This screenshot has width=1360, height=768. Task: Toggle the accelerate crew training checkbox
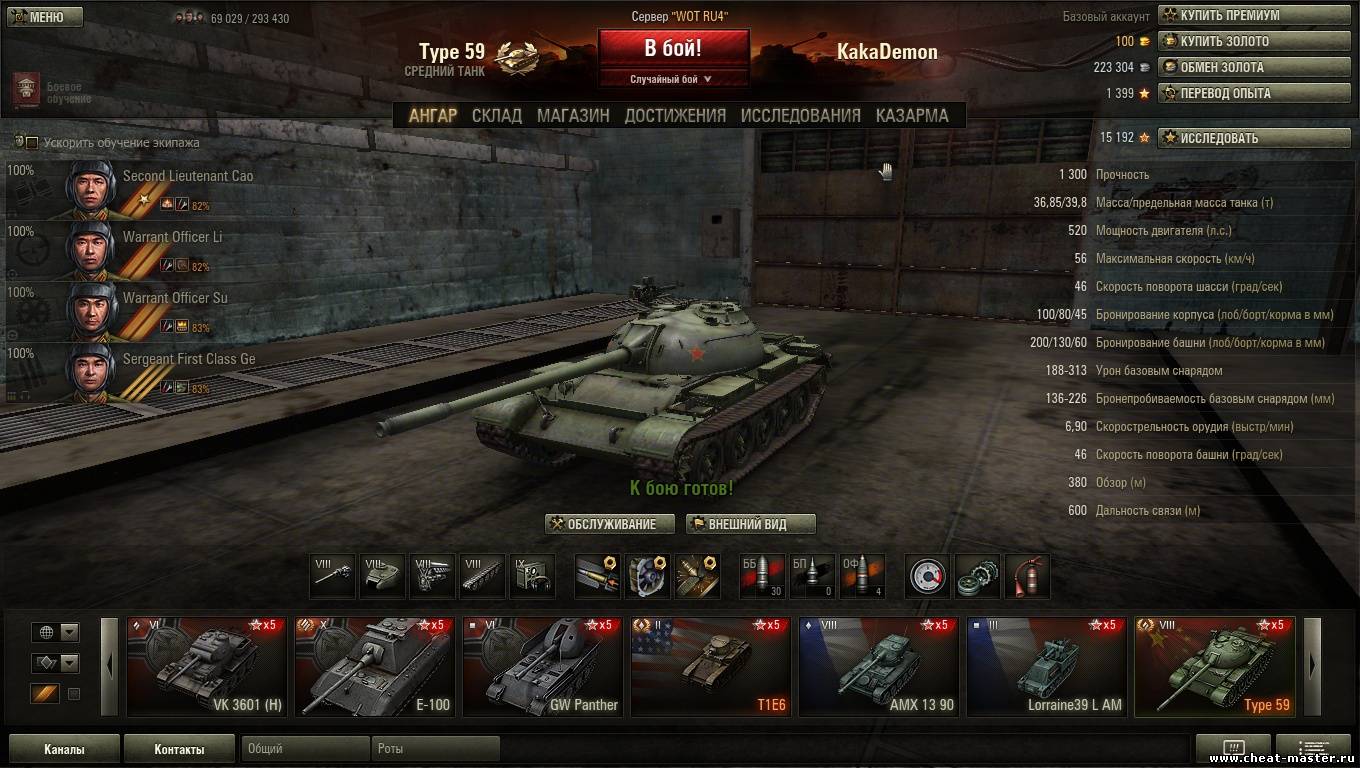pyautogui.click(x=32, y=143)
